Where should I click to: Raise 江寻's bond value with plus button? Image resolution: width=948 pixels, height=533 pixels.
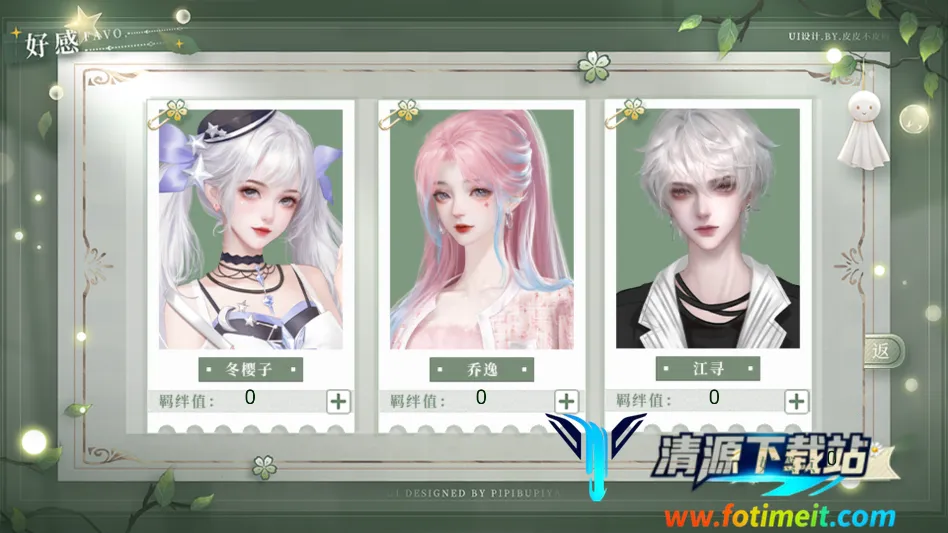[x=796, y=401]
